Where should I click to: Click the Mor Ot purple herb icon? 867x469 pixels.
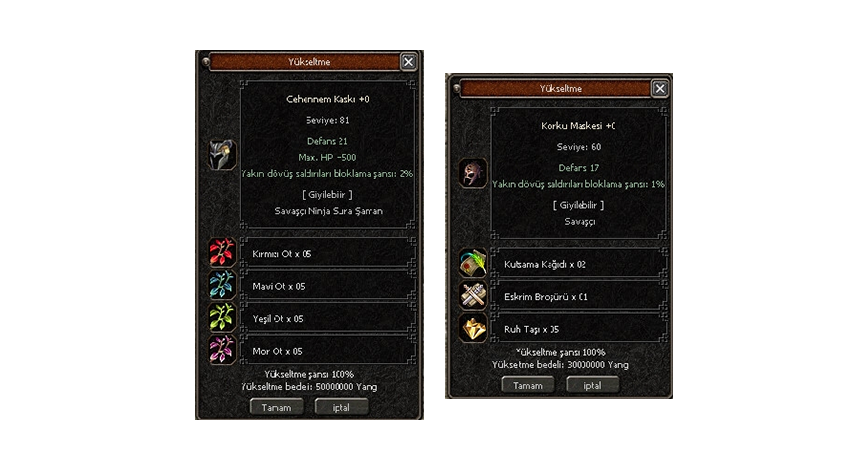point(222,351)
